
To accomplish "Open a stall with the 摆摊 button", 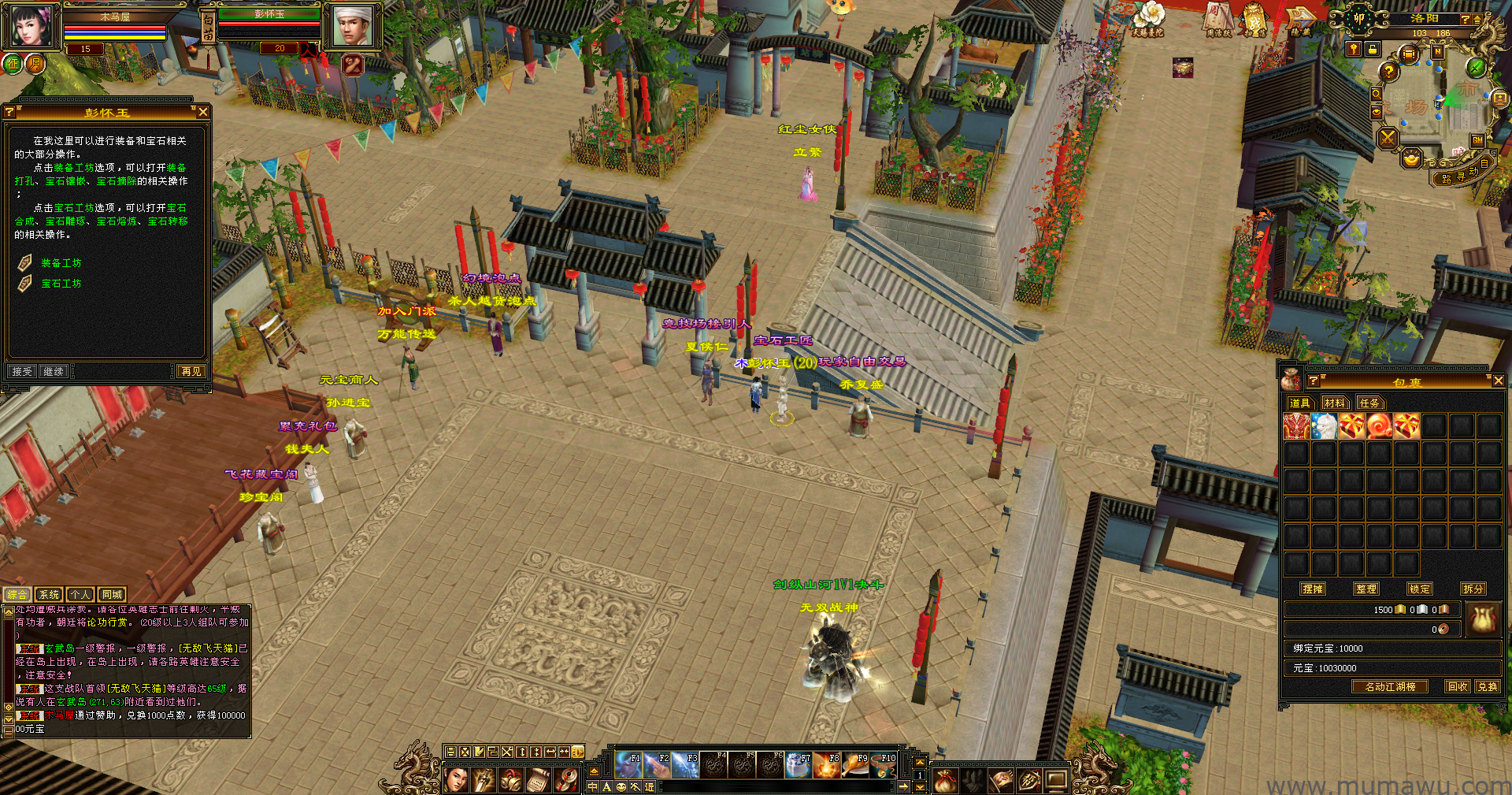I will tap(1313, 589).
